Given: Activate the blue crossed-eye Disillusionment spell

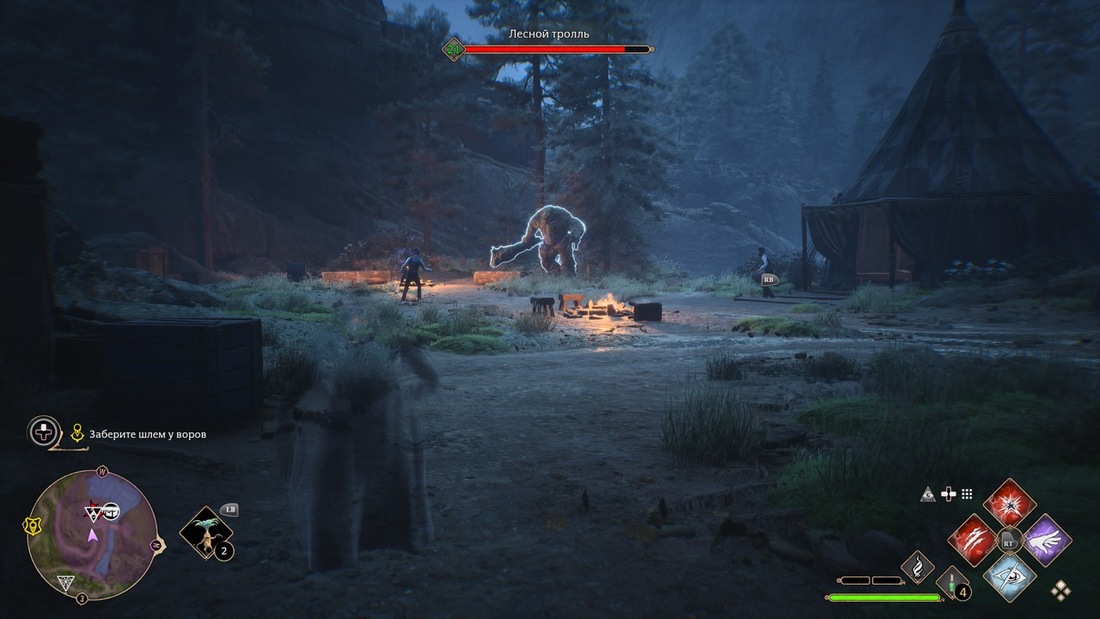Looking at the screenshot, I should 1010,576.
